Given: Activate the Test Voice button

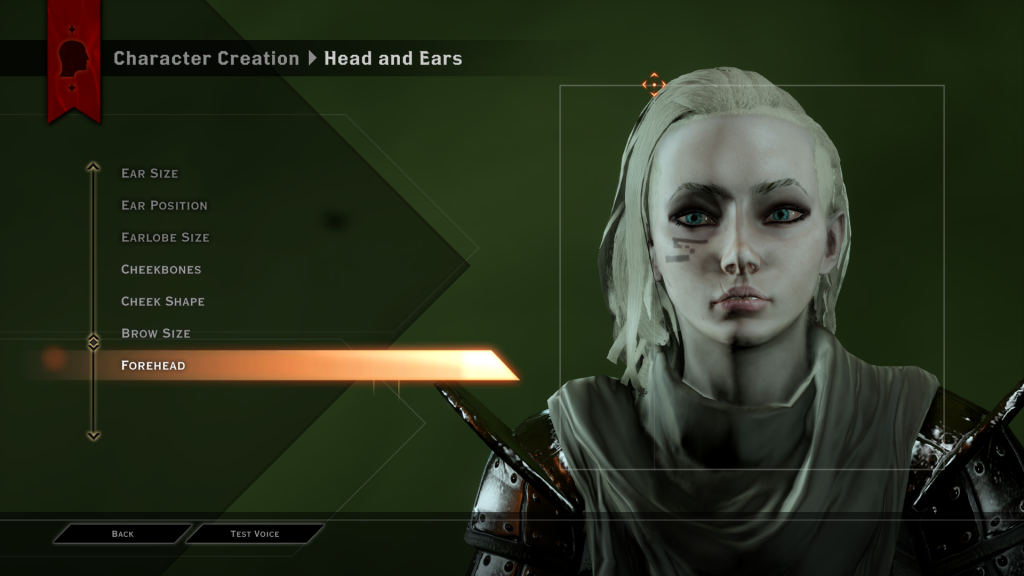Looking at the screenshot, I should click(x=254, y=534).
